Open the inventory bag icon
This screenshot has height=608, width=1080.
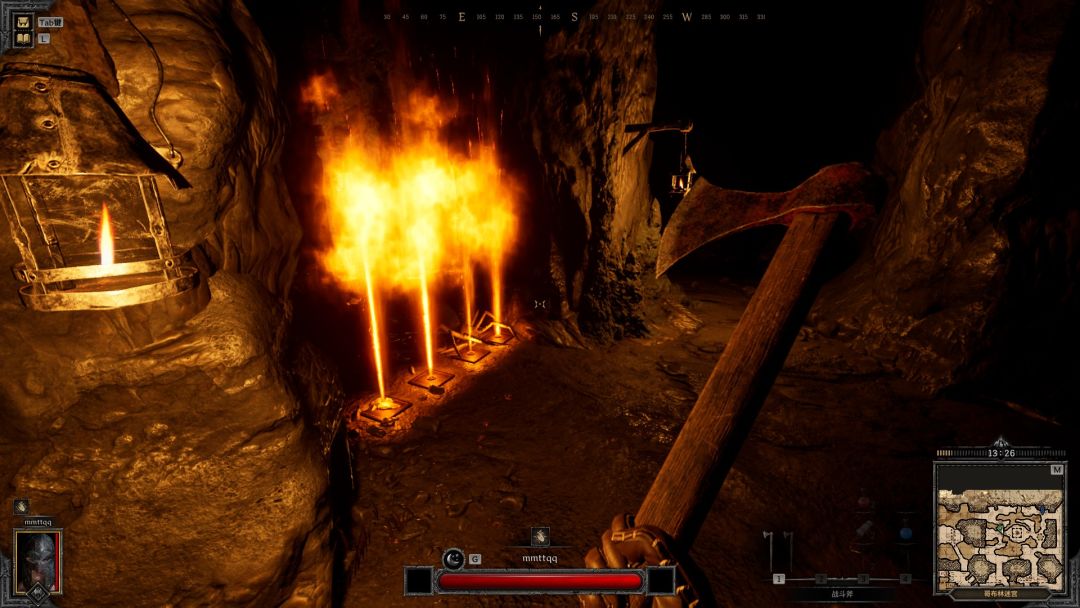point(22,20)
